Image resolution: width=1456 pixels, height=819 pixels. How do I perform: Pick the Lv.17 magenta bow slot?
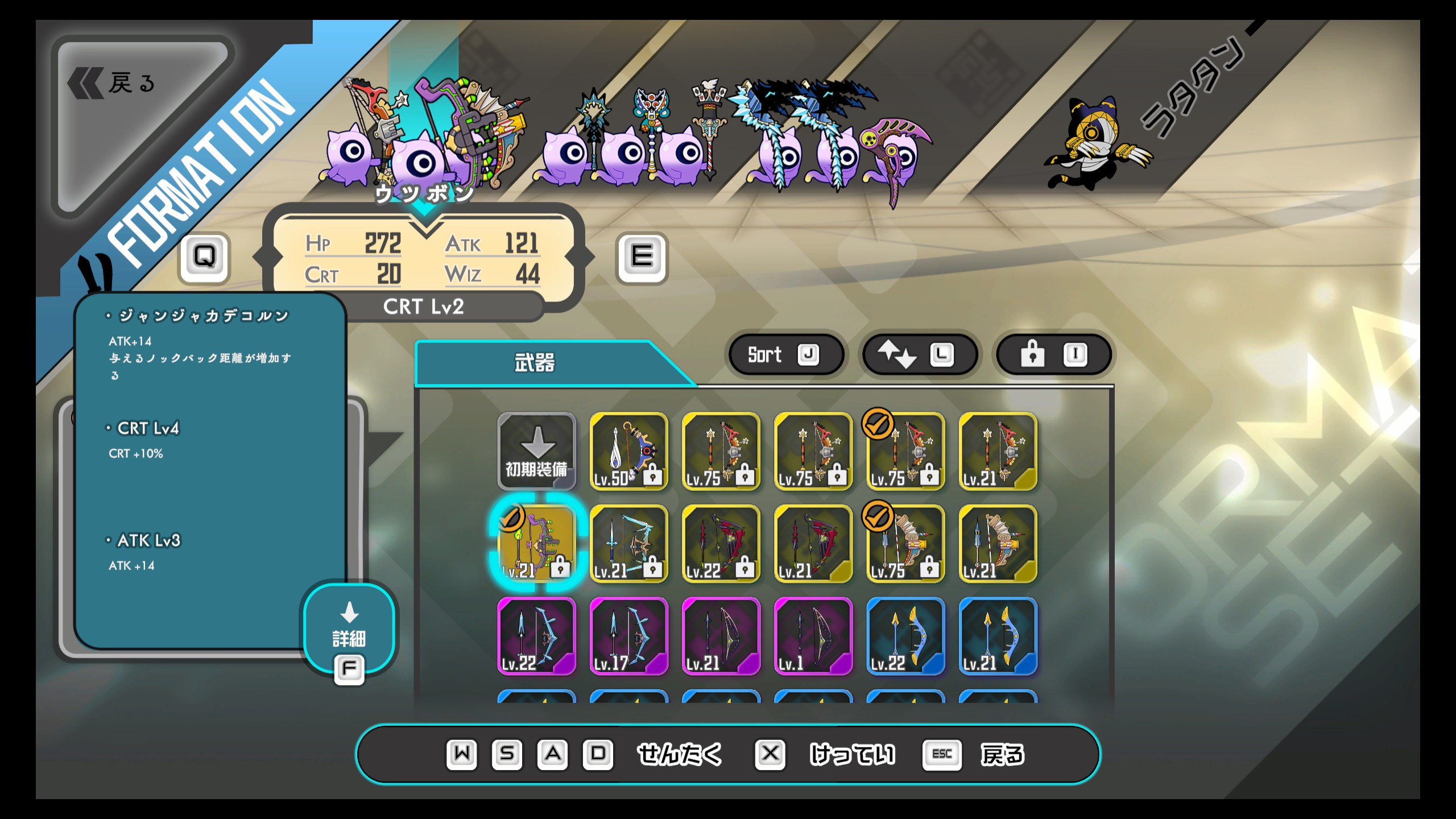tap(628, 636)
